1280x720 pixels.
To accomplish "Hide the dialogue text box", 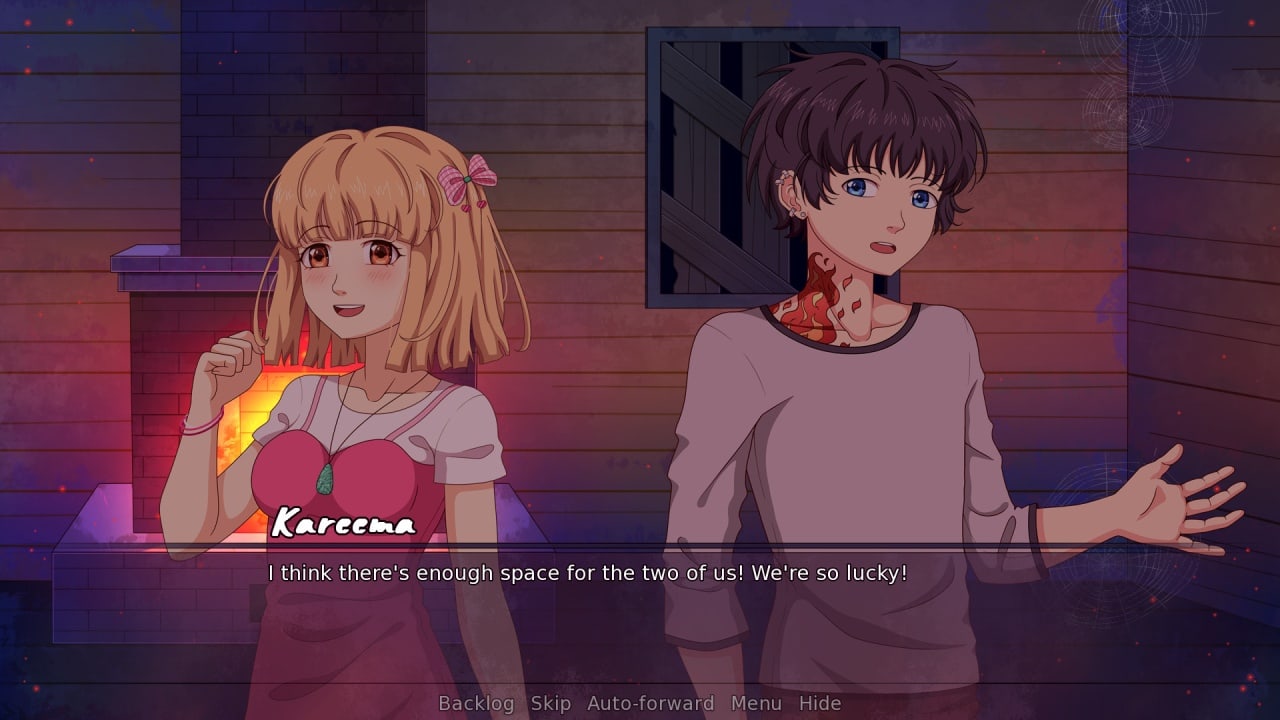I will pyautogui.click(x=819, y=703).
